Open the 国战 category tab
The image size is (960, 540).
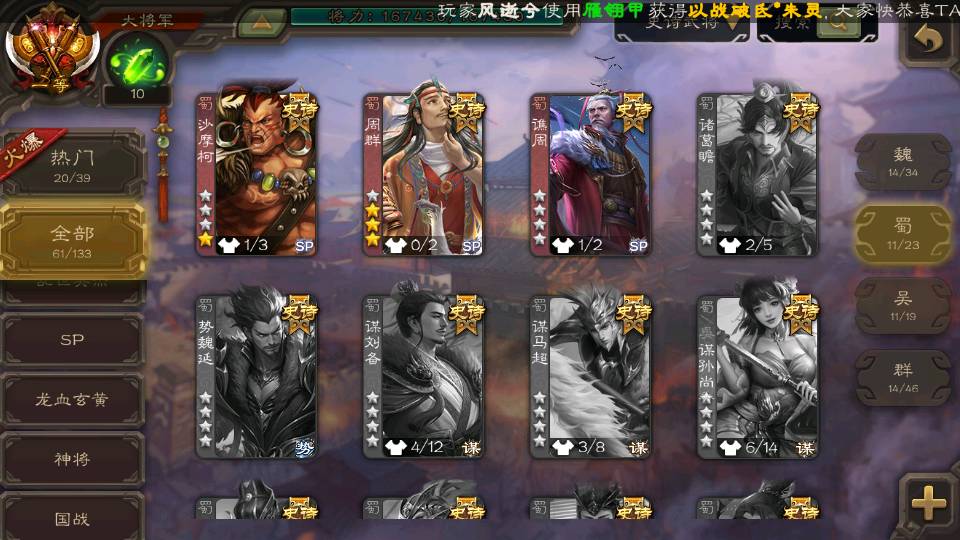click(x=72, y=519)
